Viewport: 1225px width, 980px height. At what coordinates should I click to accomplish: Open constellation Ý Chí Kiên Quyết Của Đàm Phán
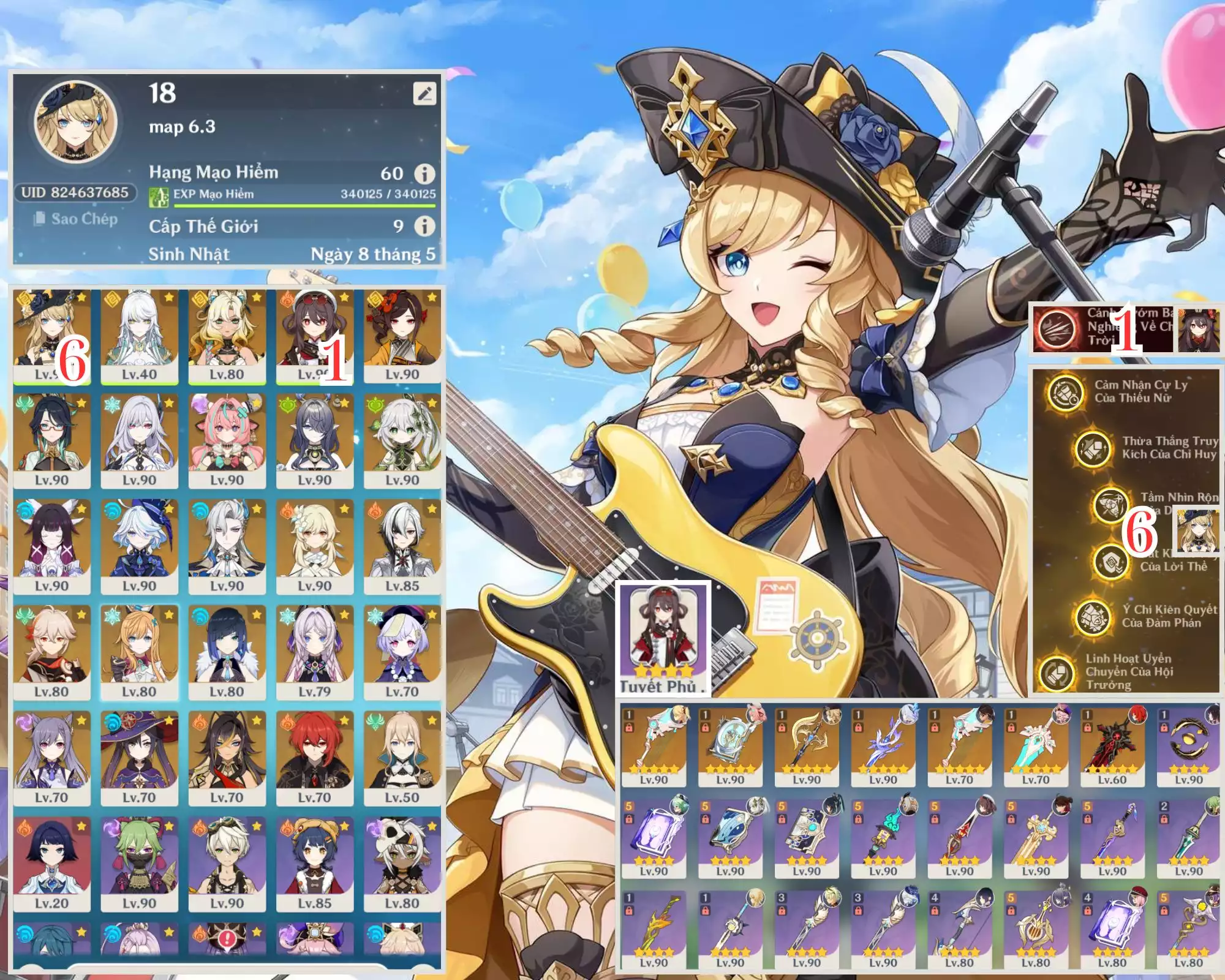point(1093,617)
